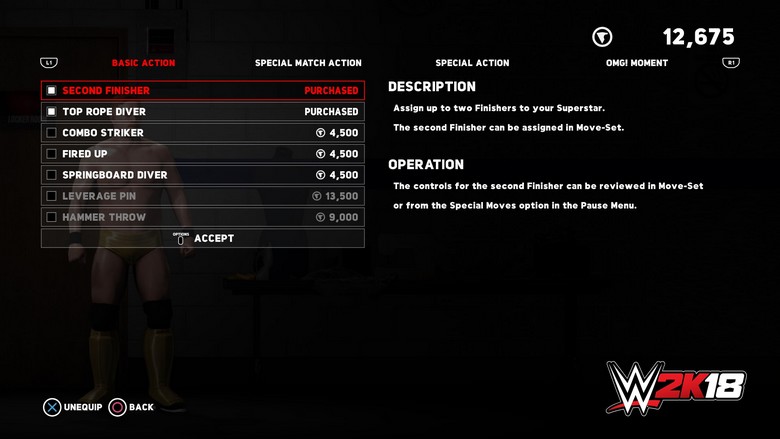The image size is (780, 439).
Task: Choose the Top Rope Diver skill
Action: (203, 112)
